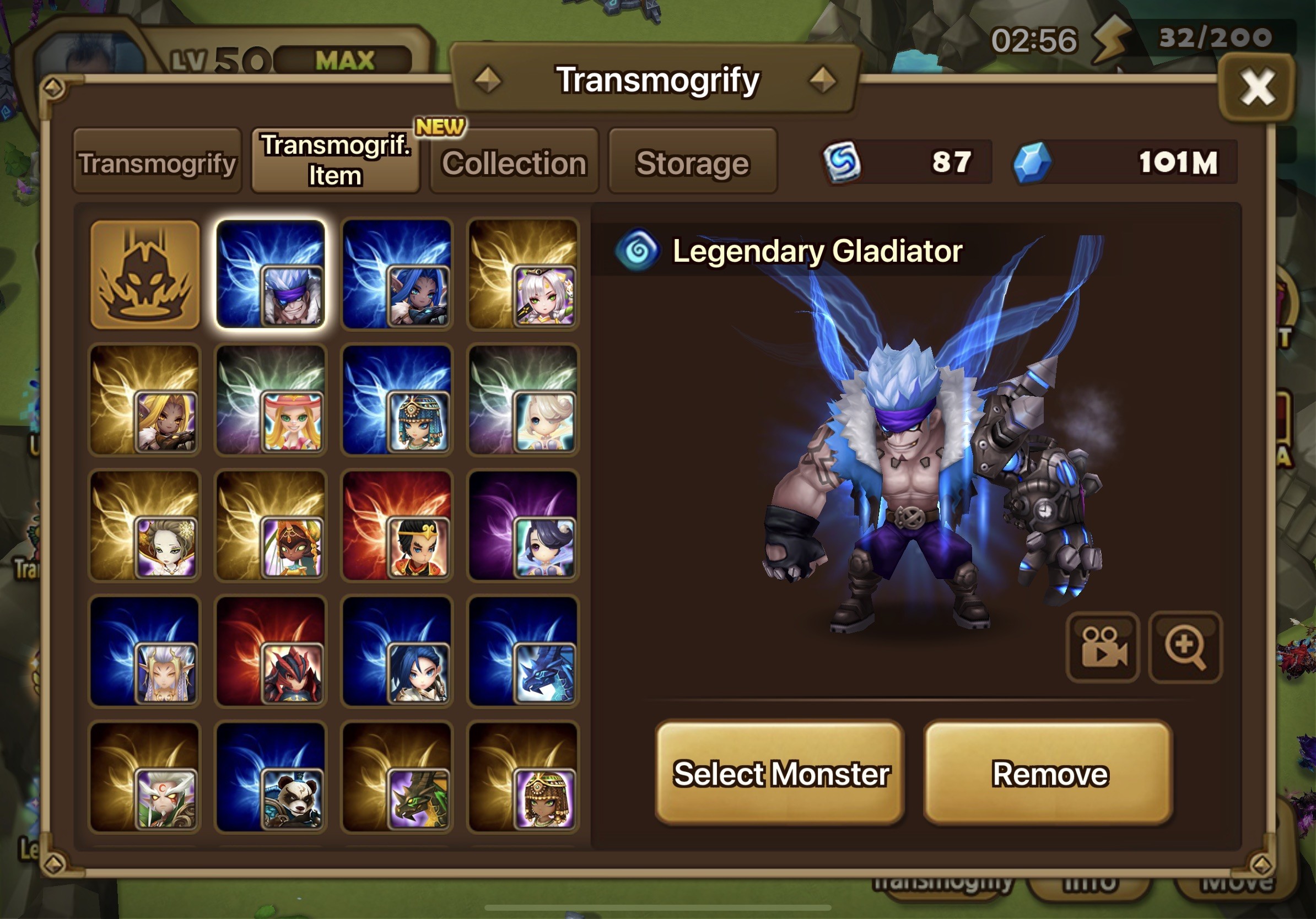
Task: Switch to the Collection tab
Action: [514, 163]
